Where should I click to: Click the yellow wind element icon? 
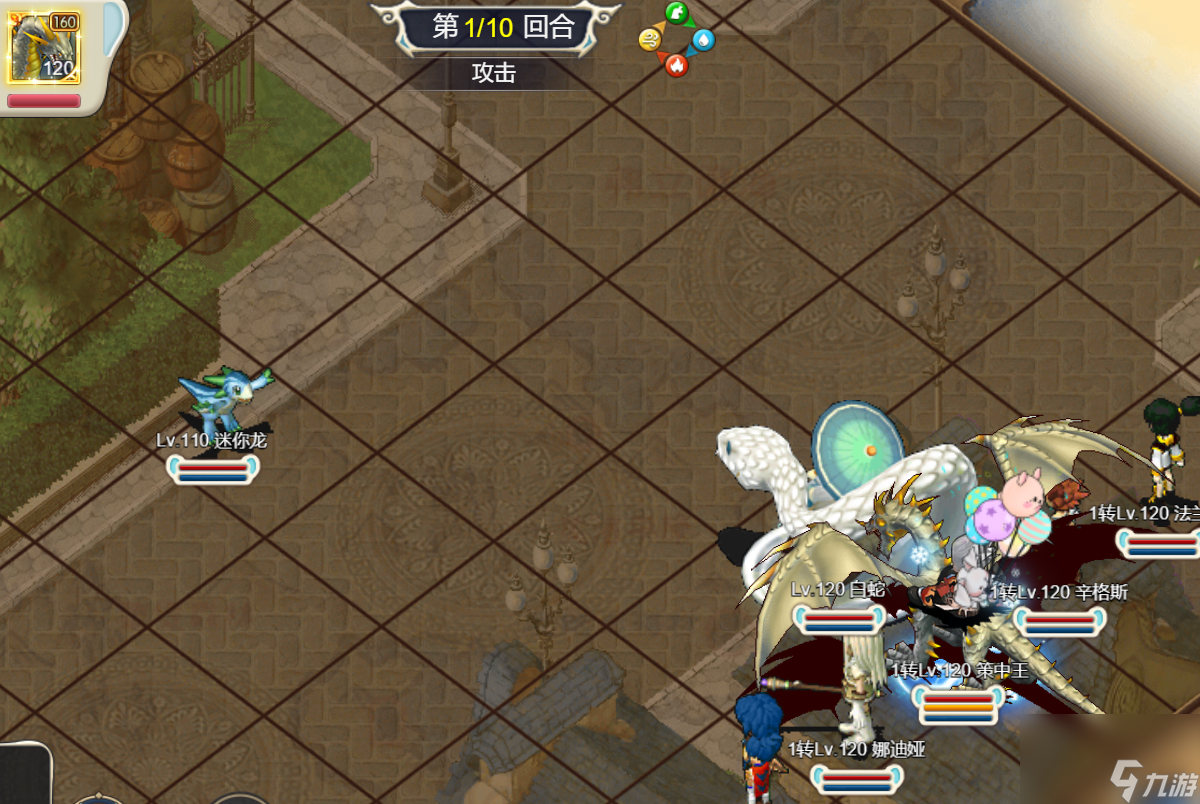coord(650,40)
